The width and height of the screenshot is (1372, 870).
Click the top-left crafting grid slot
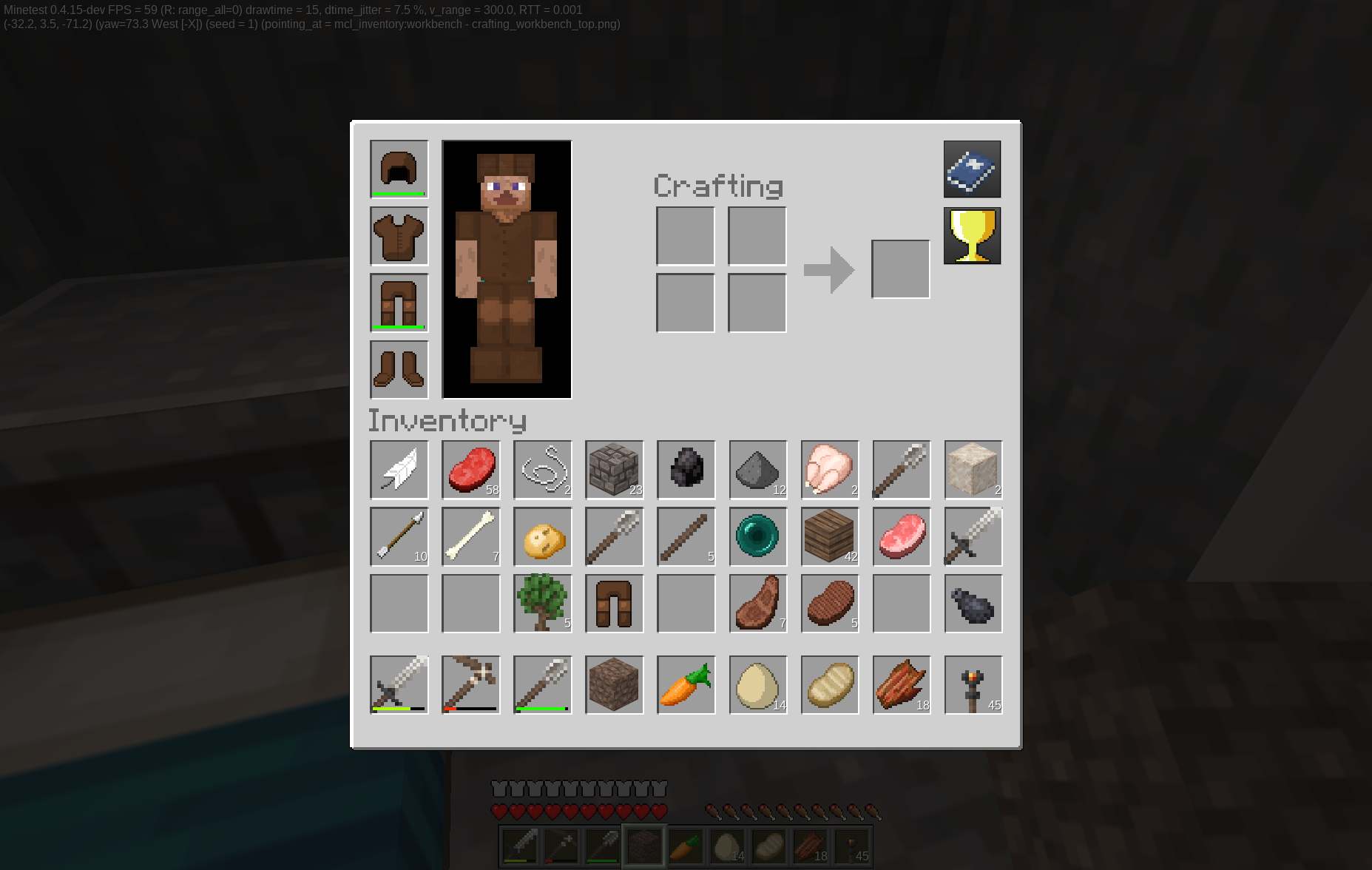point(684,236)
